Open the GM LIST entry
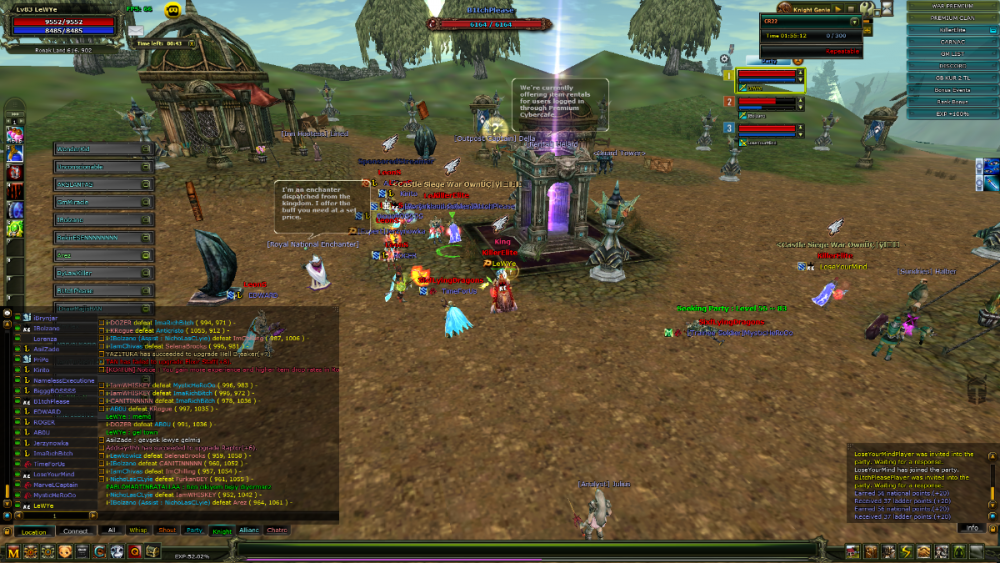 click(952, 54)
